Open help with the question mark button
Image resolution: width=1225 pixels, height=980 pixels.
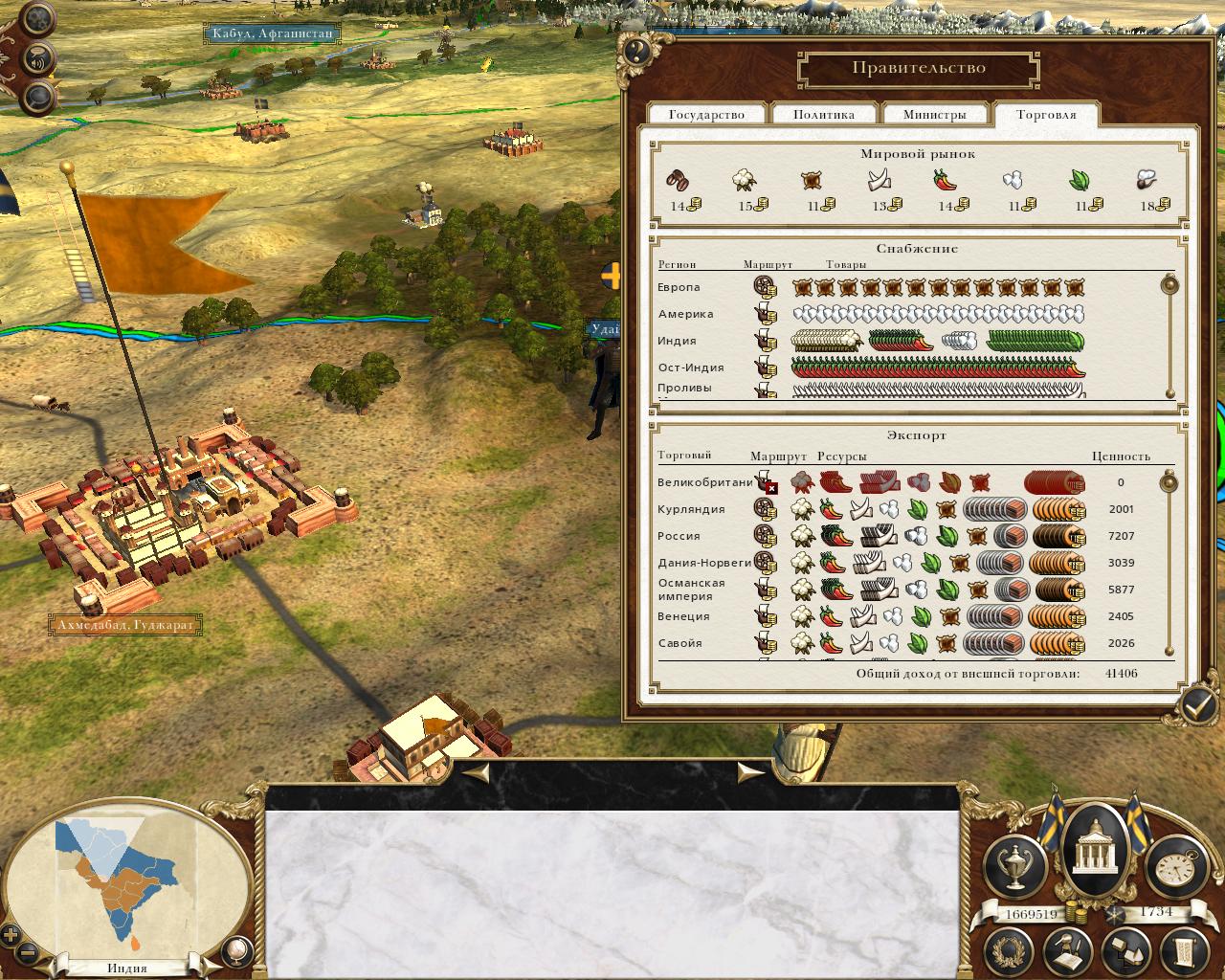tap(636, 50)
